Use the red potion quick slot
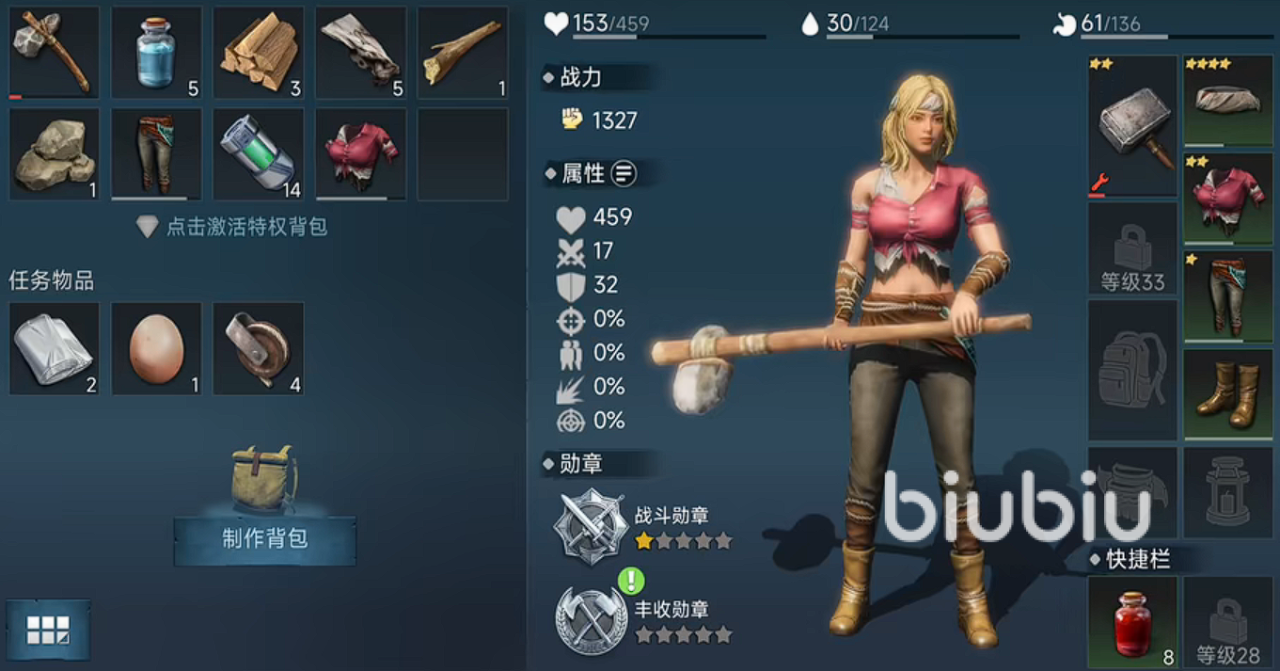Image resolution: width=1280 pixels, height=671 pixels. [1132, 623]
